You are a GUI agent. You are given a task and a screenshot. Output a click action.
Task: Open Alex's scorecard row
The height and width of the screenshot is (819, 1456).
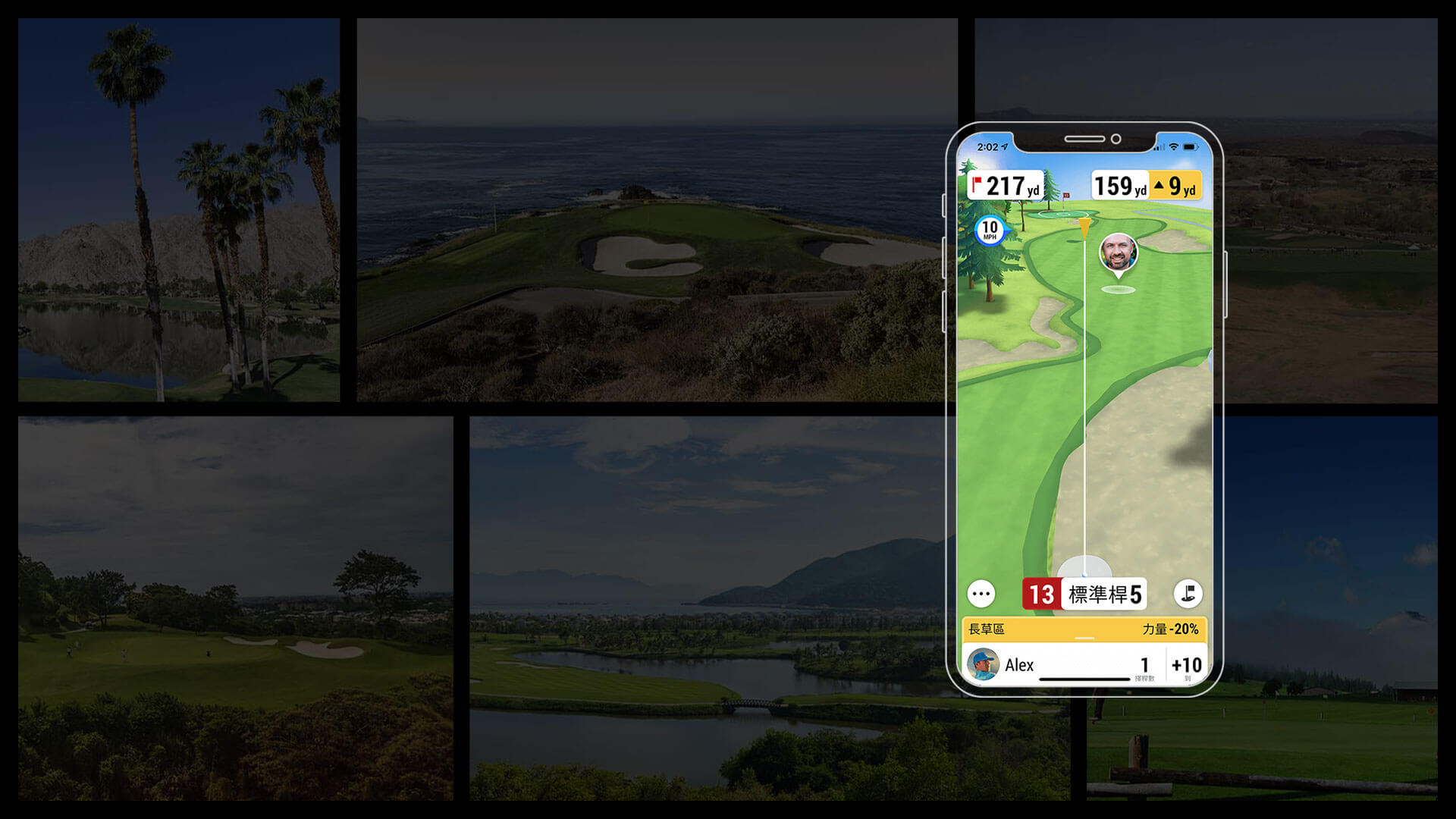1084,665
